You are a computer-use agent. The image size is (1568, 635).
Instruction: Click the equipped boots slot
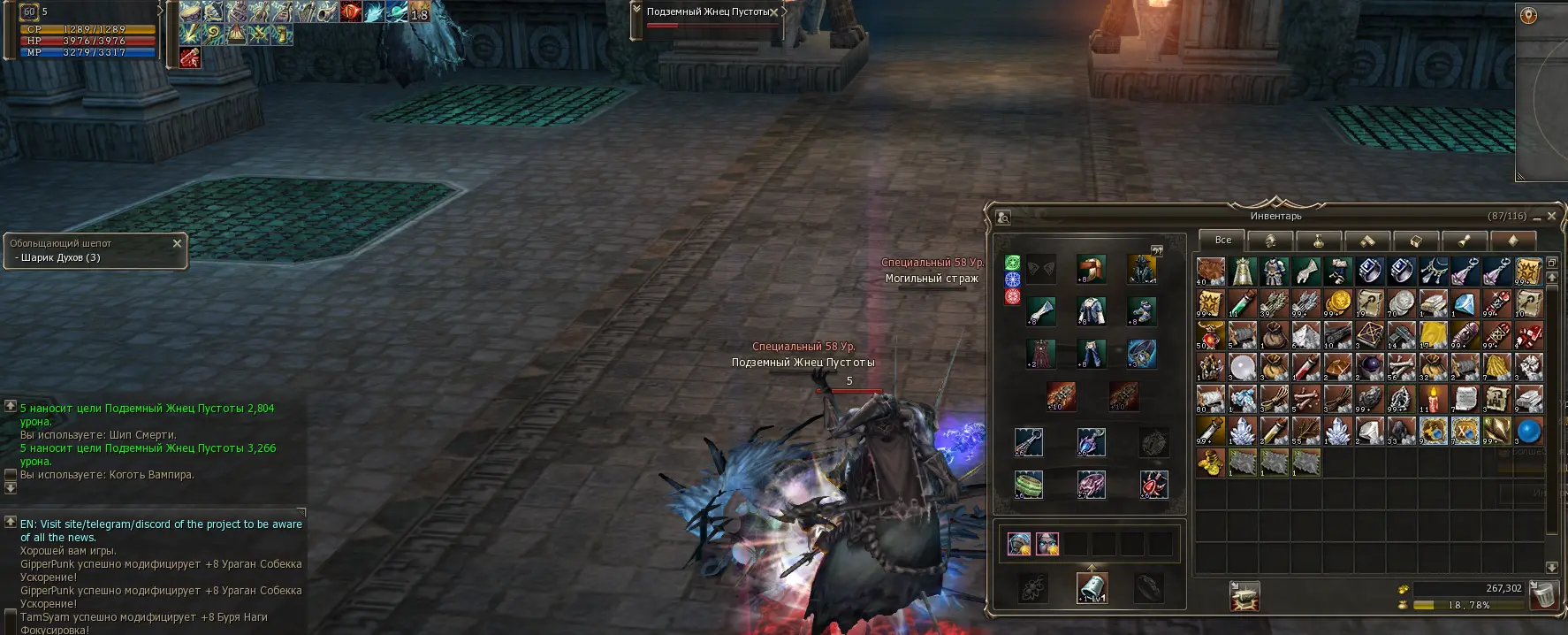(x=1141, y=310)
